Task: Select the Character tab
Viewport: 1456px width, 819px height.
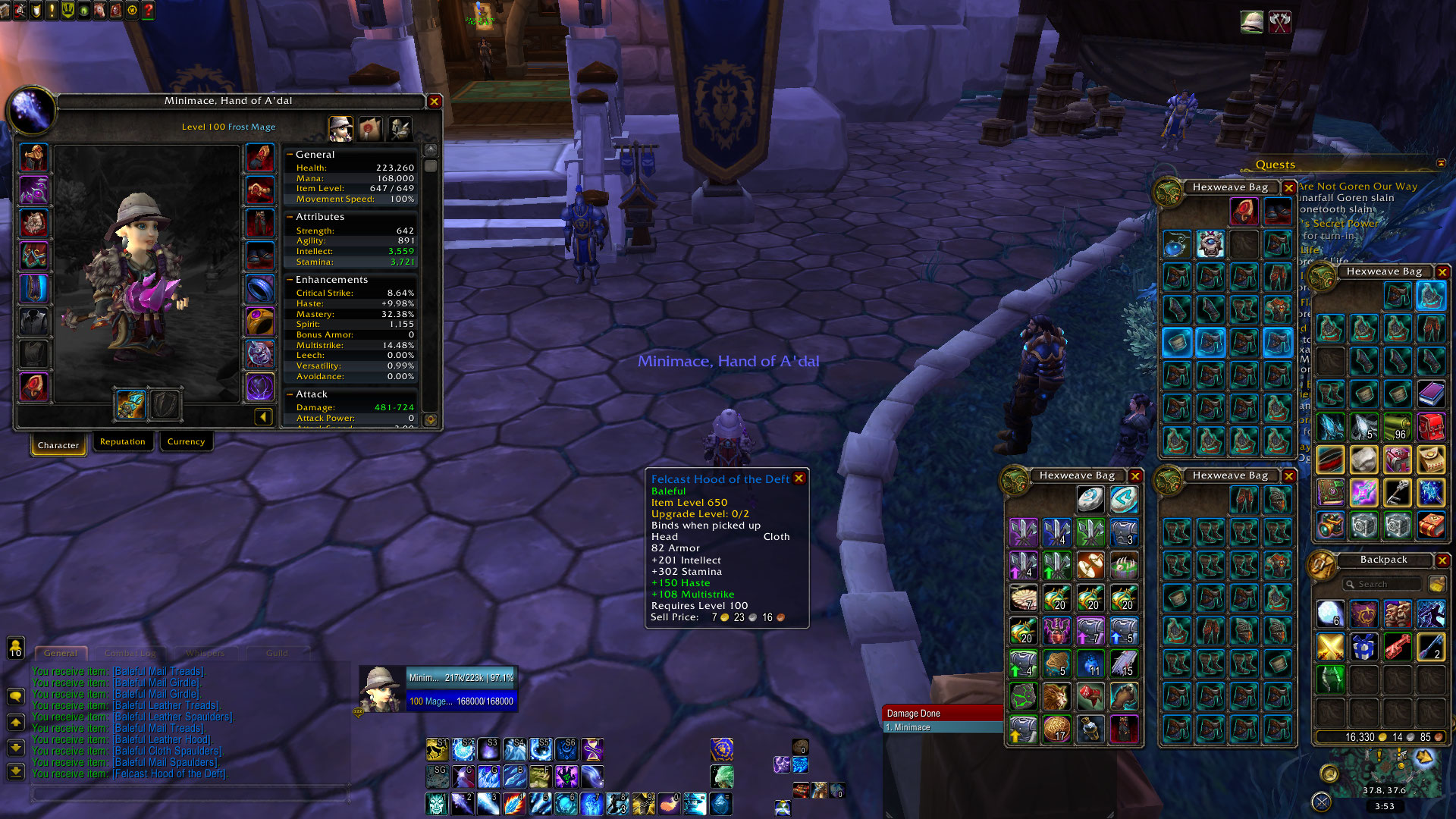Action: [x=58, y=445]
